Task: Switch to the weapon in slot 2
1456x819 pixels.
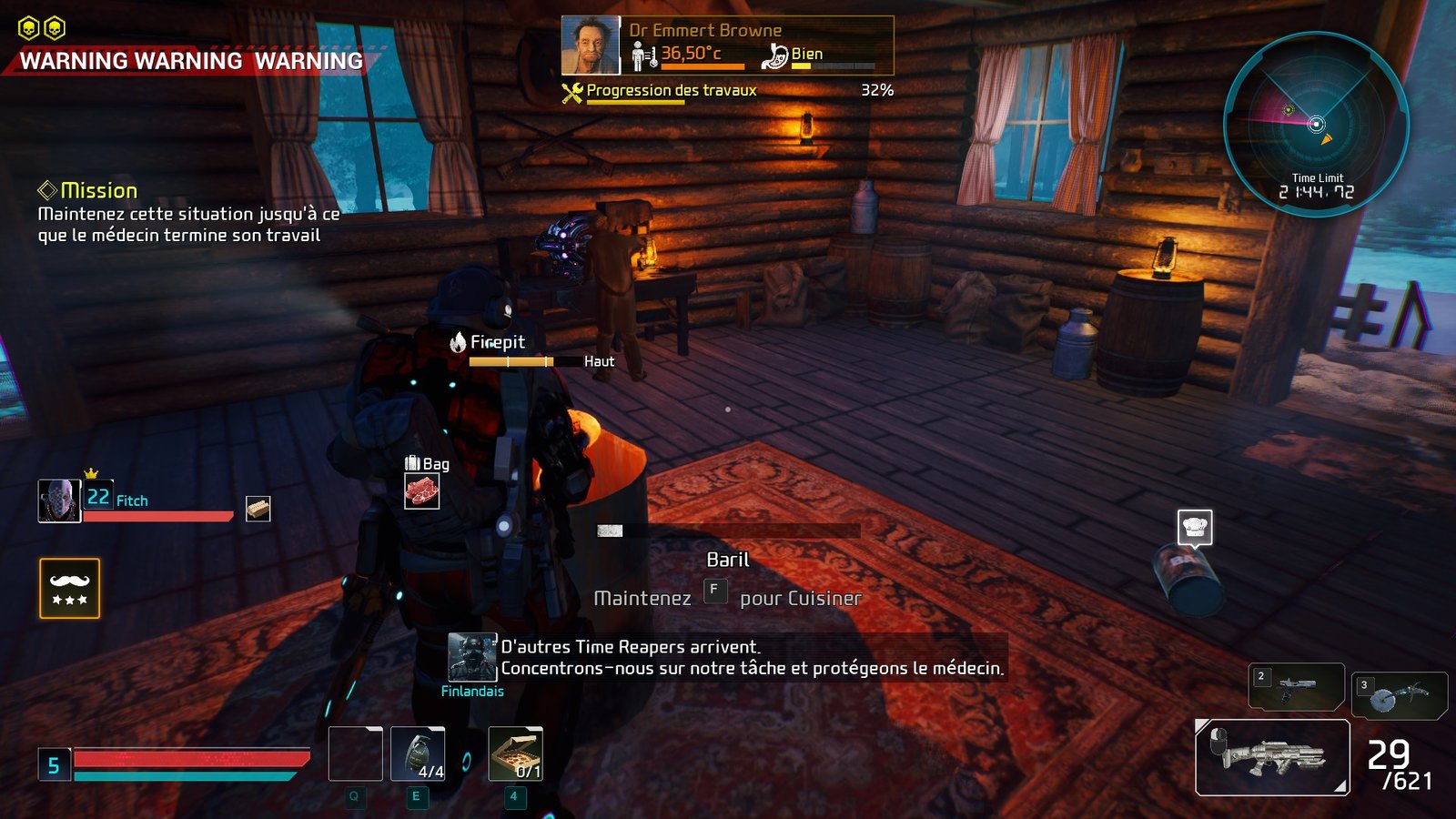Action: (1296, 686)
